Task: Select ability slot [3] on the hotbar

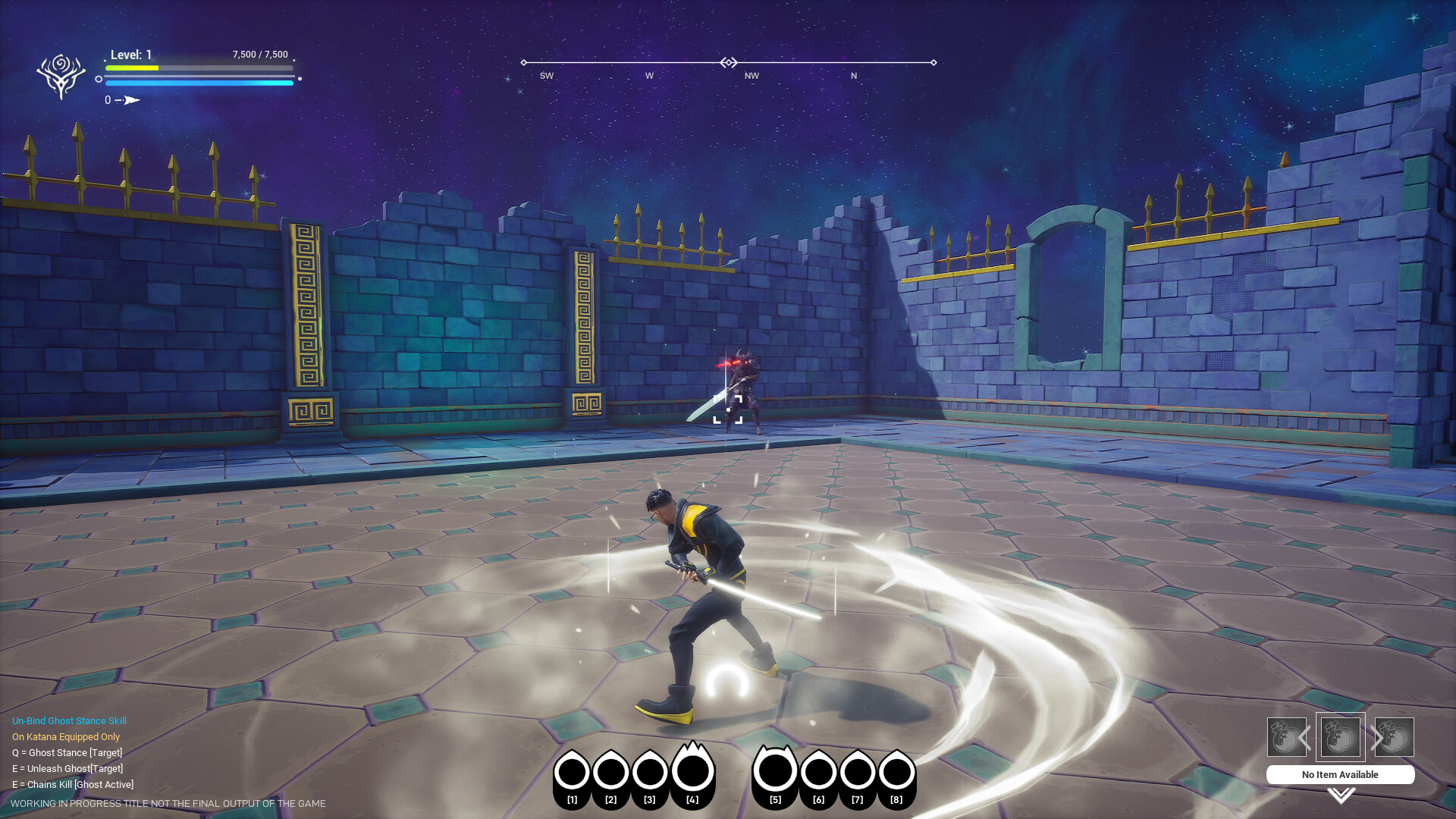Action: (648, 771)
